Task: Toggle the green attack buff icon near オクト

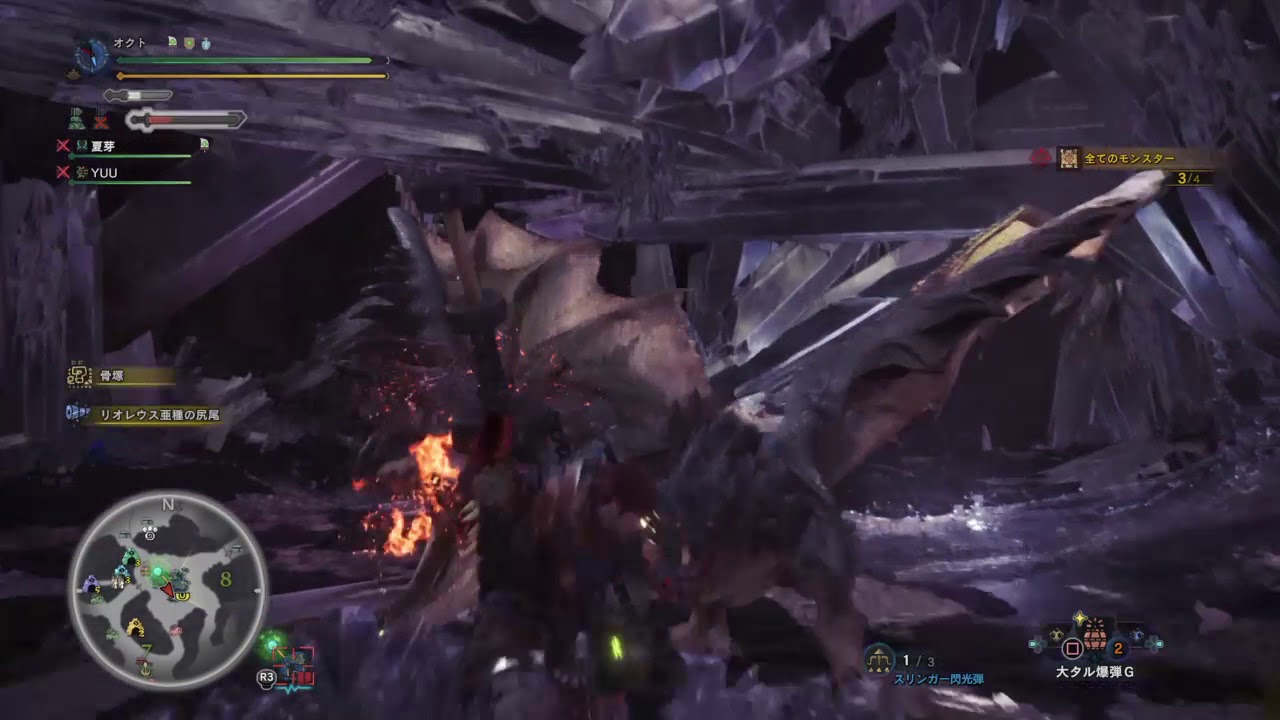Action: tap(173, 42)
